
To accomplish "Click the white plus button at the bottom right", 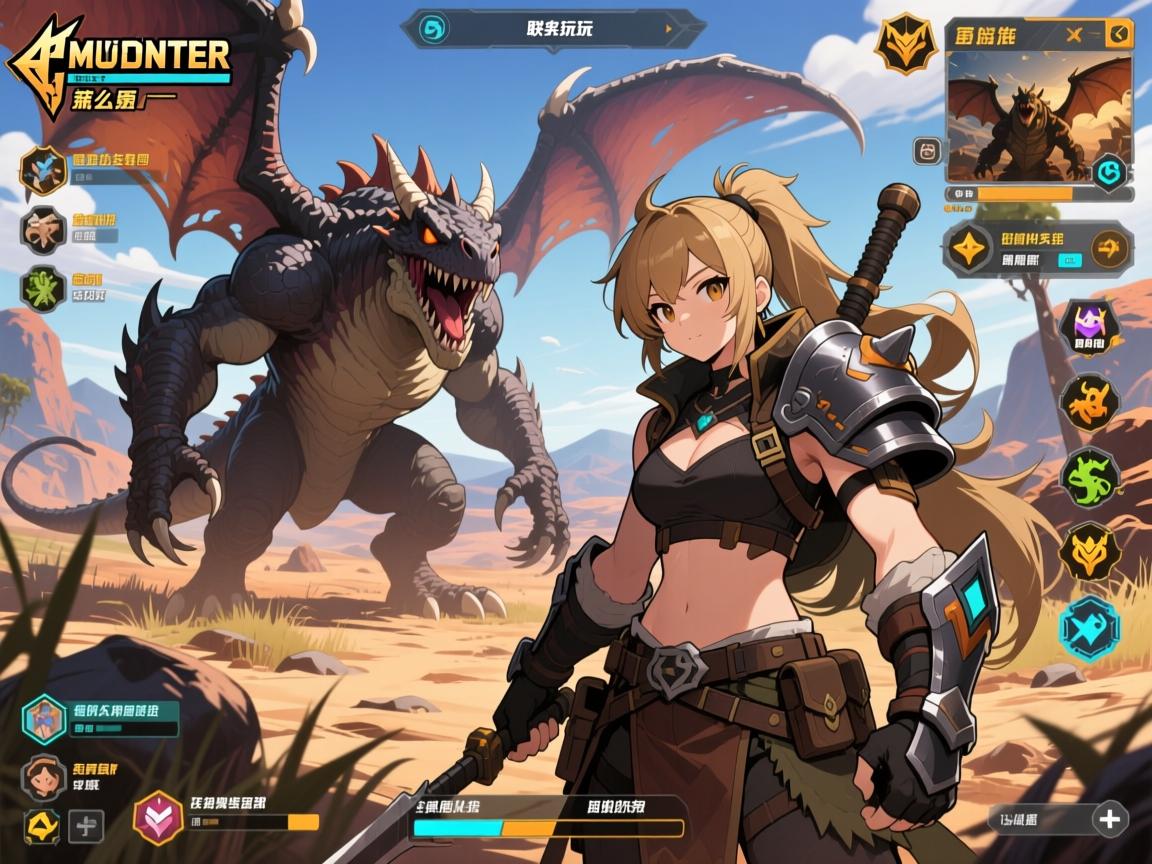I will (1108, 819).
